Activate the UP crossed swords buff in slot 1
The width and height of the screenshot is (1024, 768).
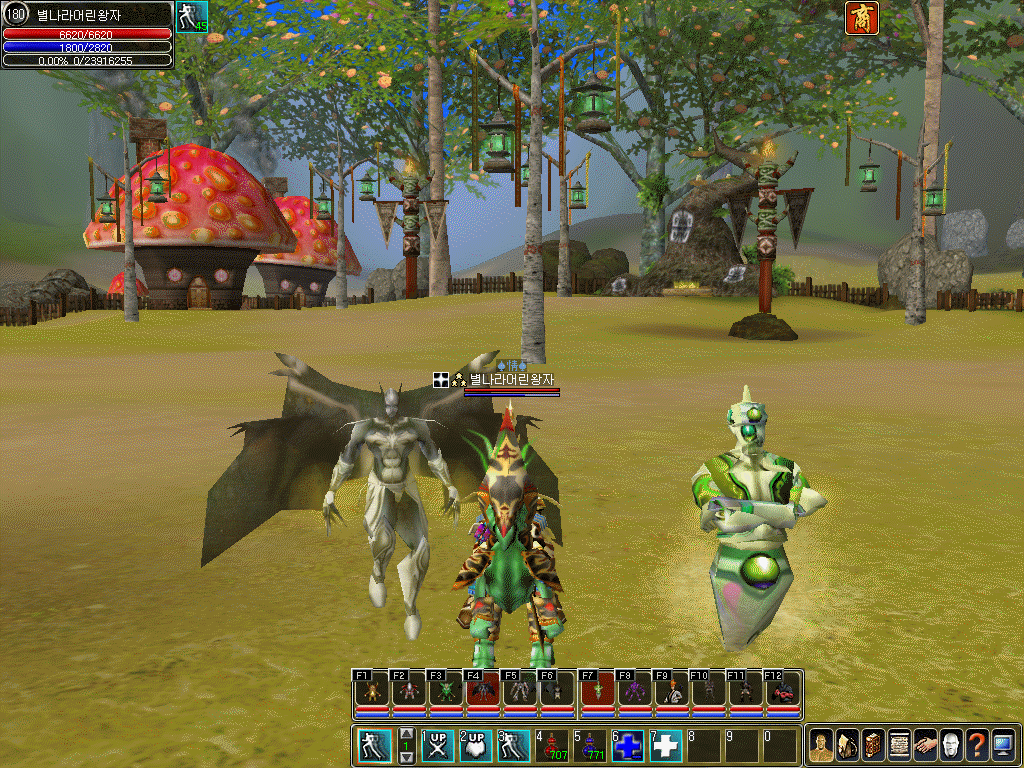pos(439,746)
